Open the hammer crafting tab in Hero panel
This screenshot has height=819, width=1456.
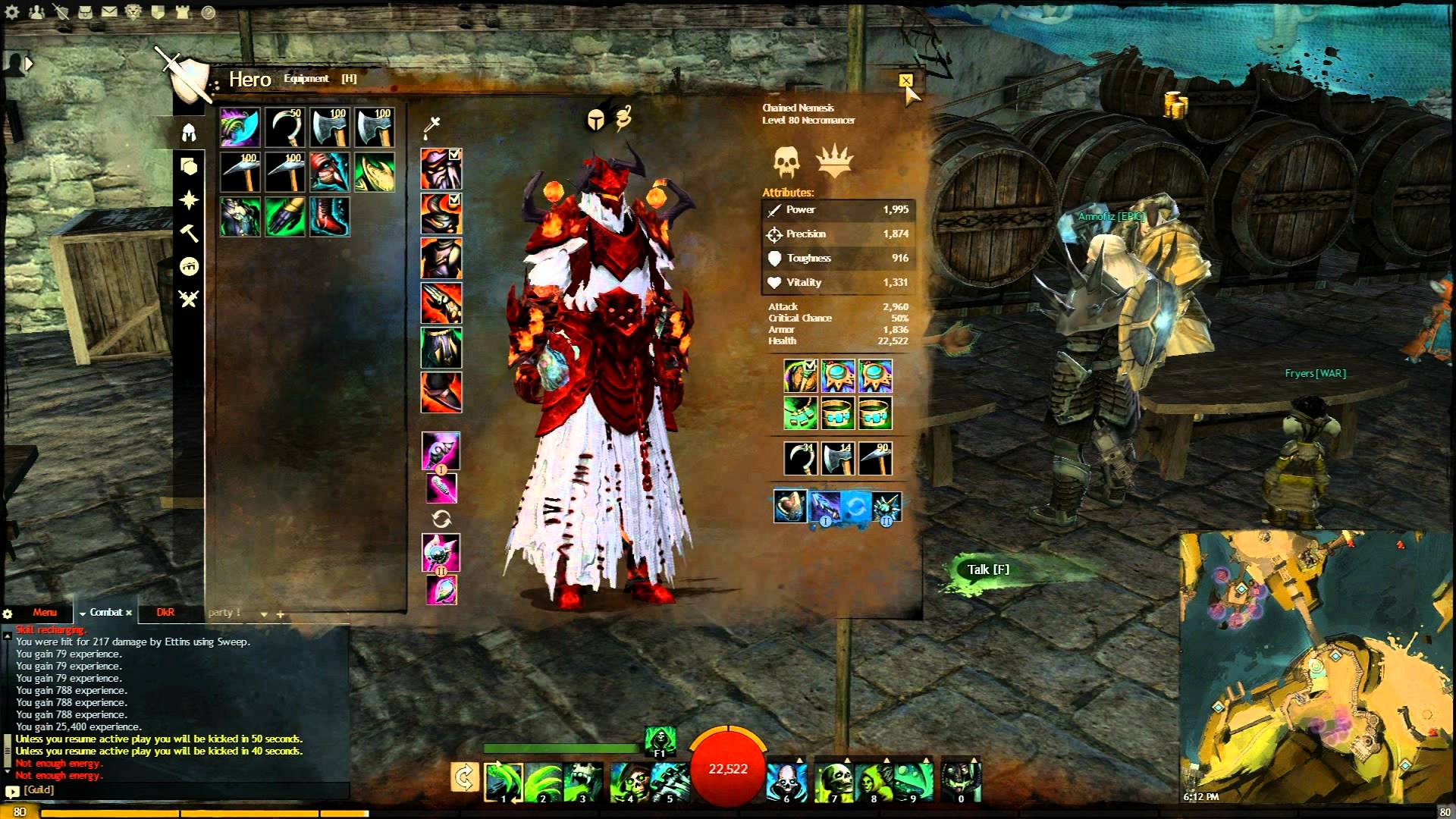point(189,233)
